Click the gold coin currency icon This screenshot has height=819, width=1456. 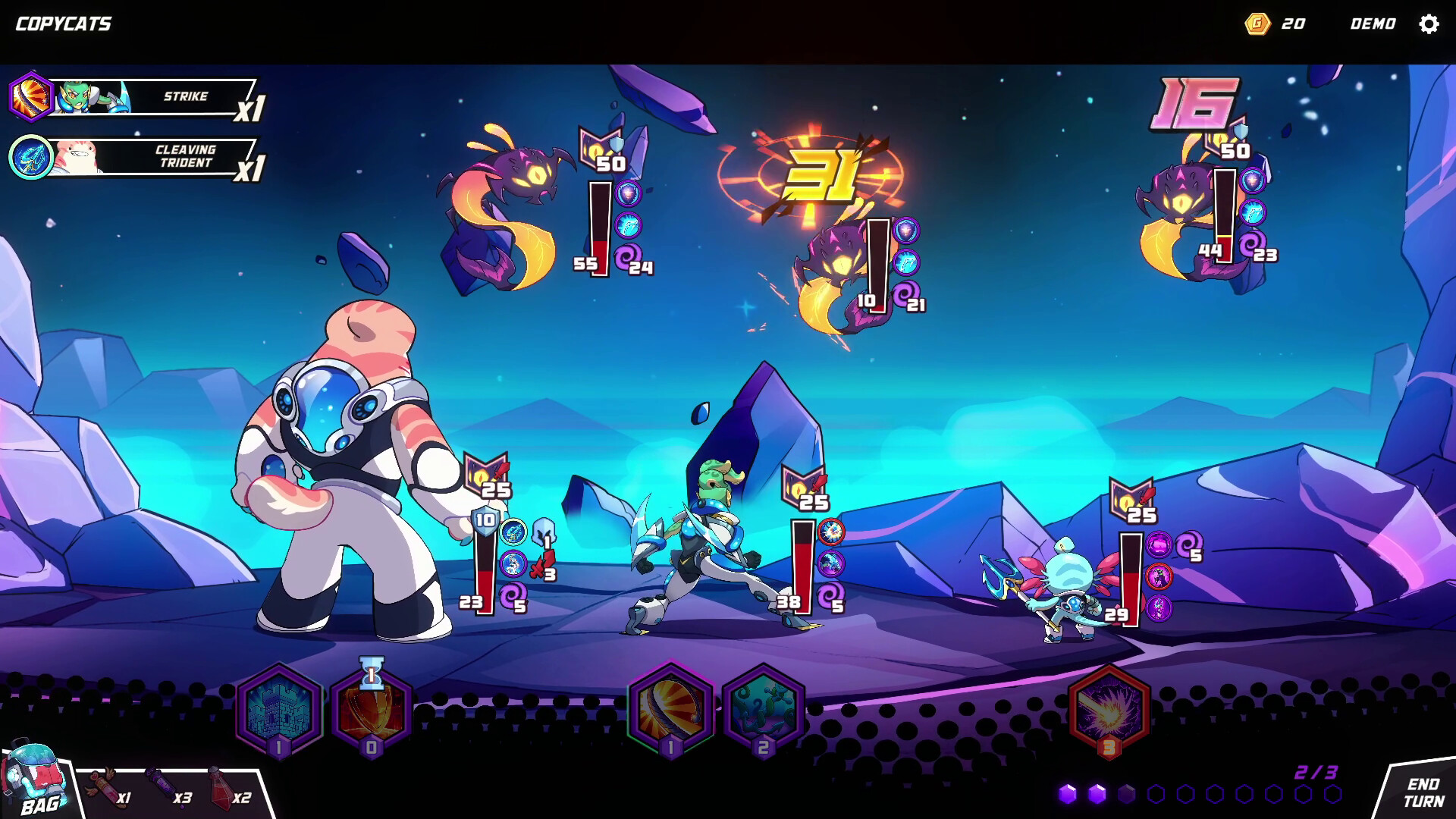(x=1257, y=24)
